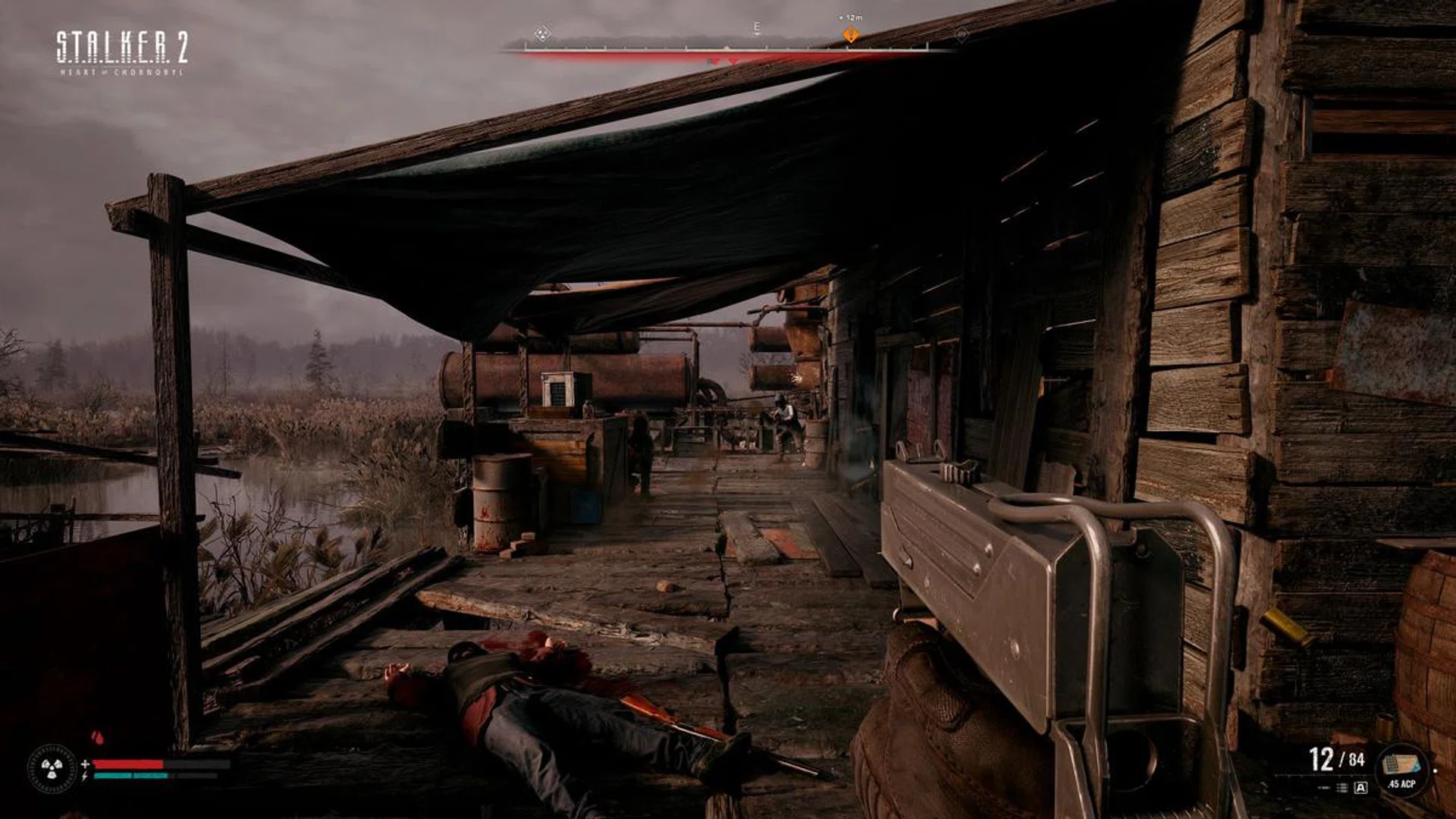Select the .45 ACP ammo type icon

1401,768
